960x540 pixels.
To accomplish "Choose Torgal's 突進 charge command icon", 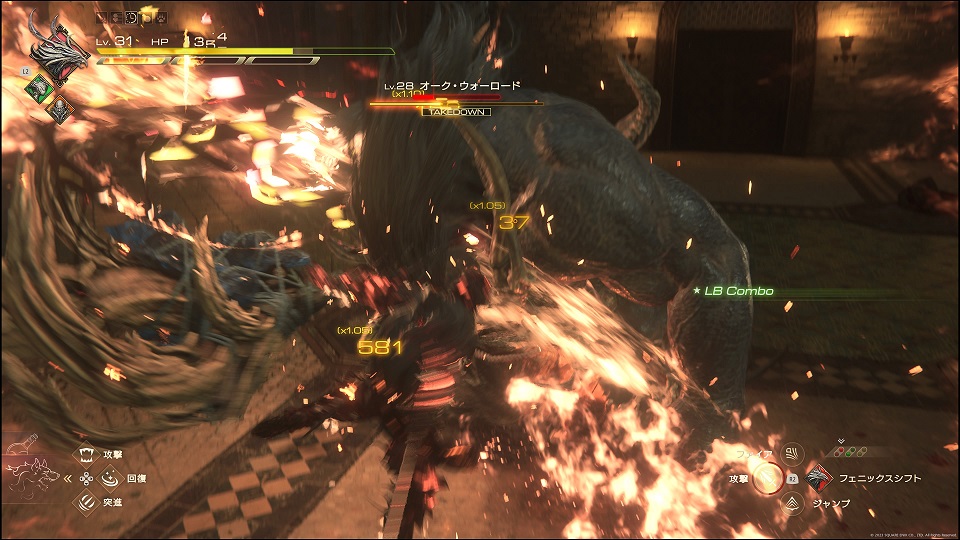I will coord(86,501).
